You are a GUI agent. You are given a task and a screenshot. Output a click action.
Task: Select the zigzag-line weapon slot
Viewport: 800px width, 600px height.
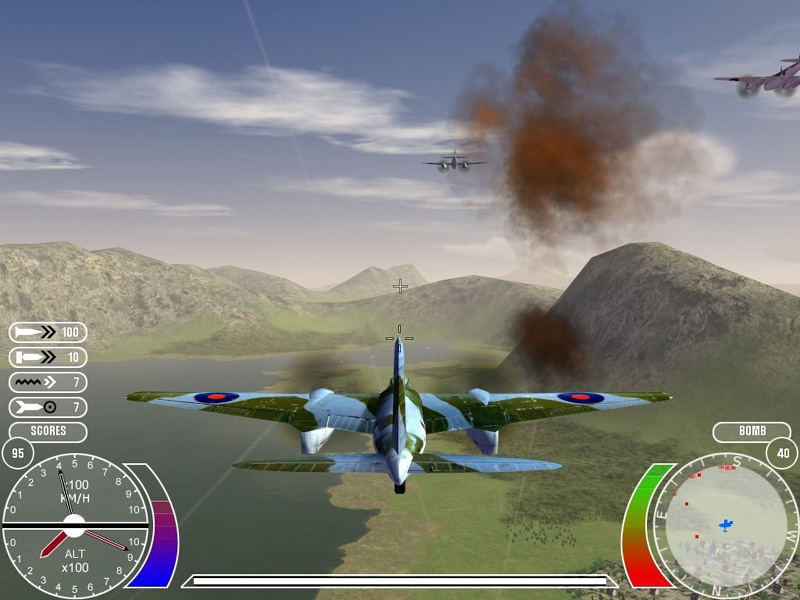48,382
